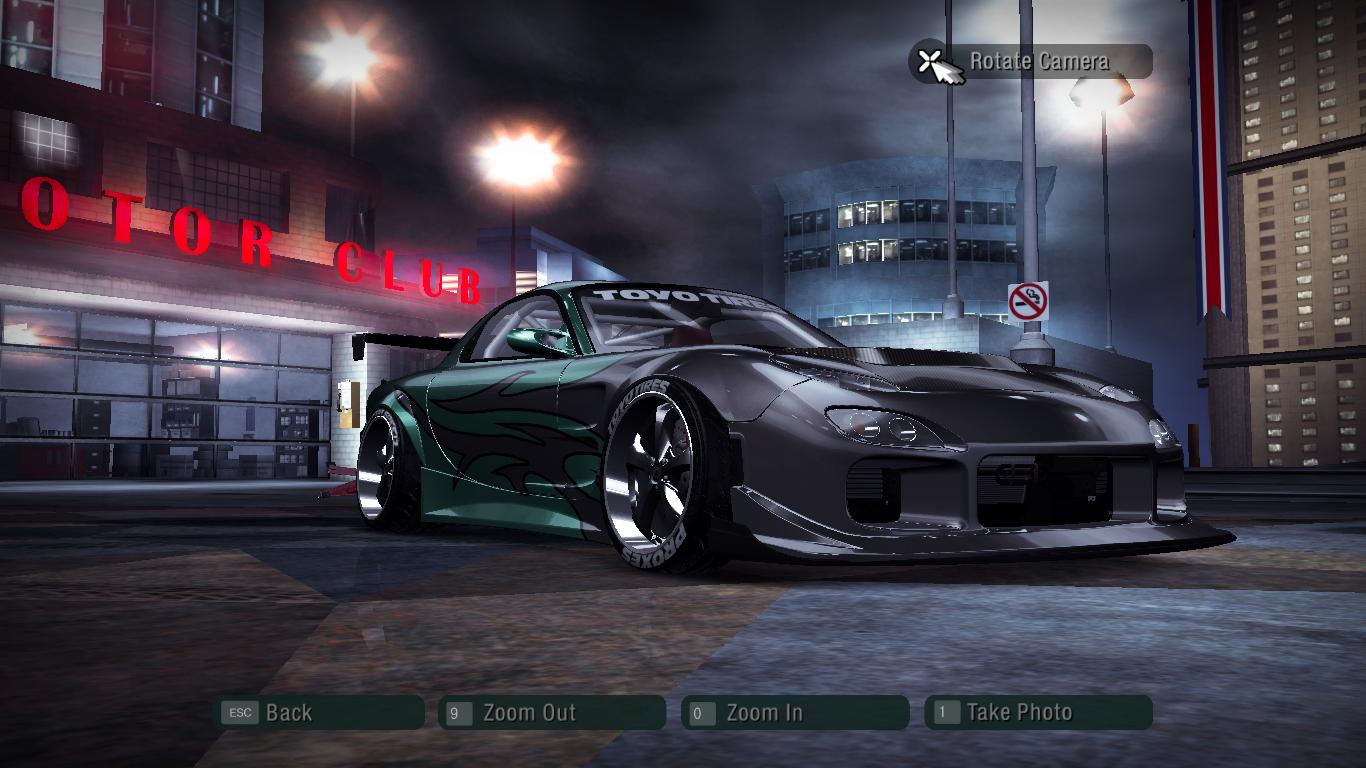Click the Back button
The height and width of the screenshot is (768, 1366).
point(320,713)
